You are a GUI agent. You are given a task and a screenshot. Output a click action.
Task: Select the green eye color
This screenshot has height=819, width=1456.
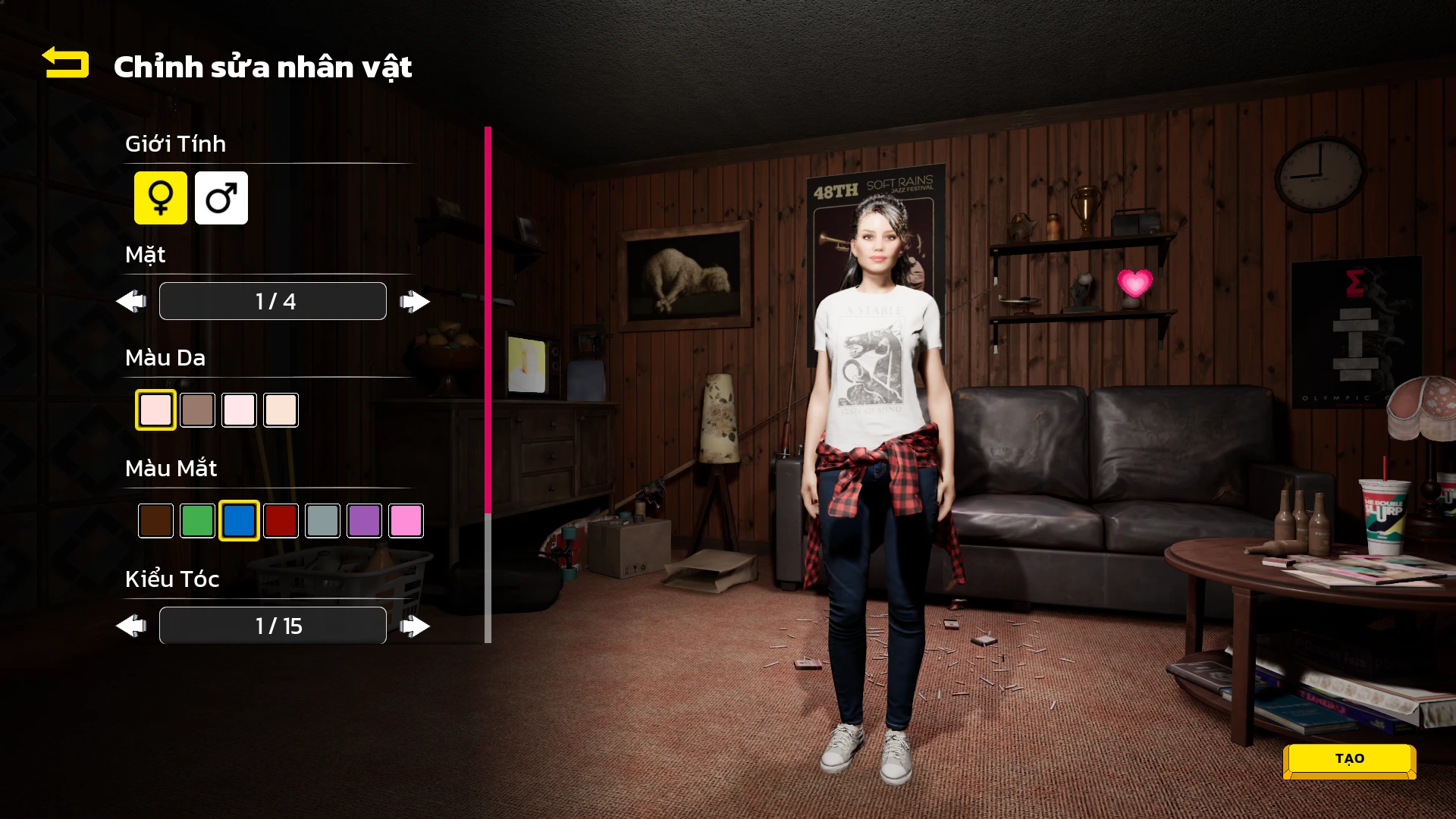point(197,521)
